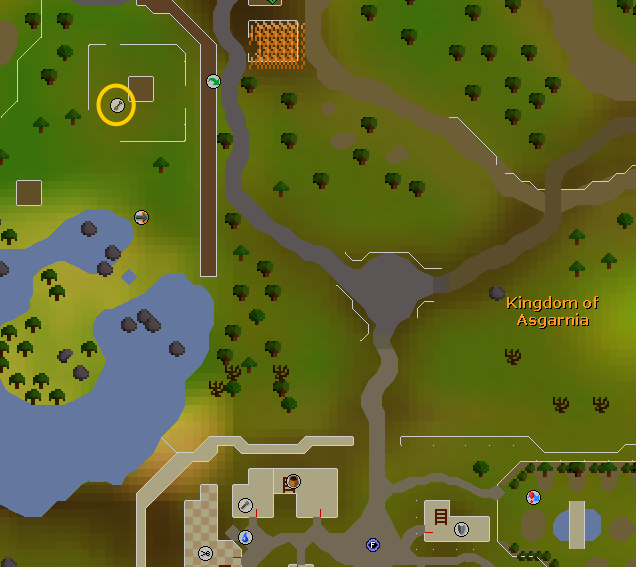Select the red and blue circular map icon

[533, 497]
